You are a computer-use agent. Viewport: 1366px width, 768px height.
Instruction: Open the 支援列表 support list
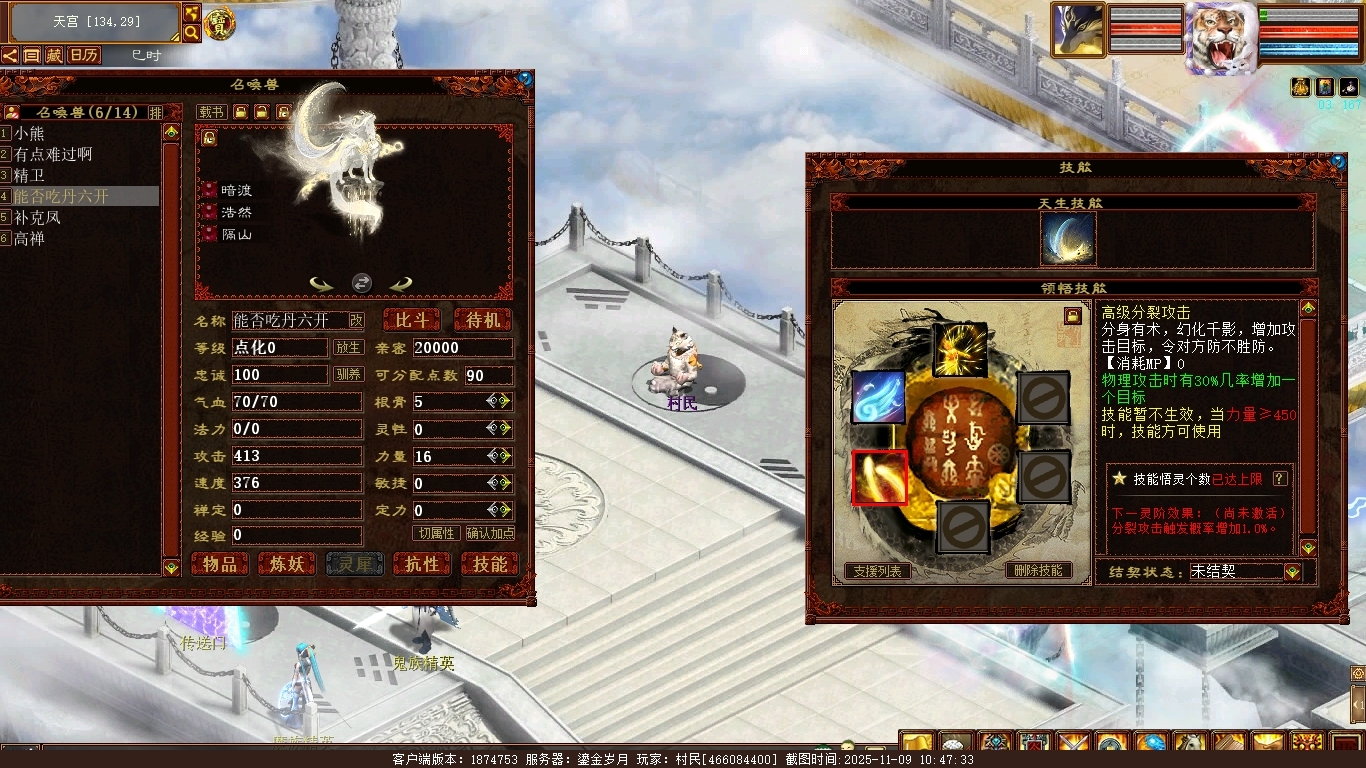pos(877,571)
